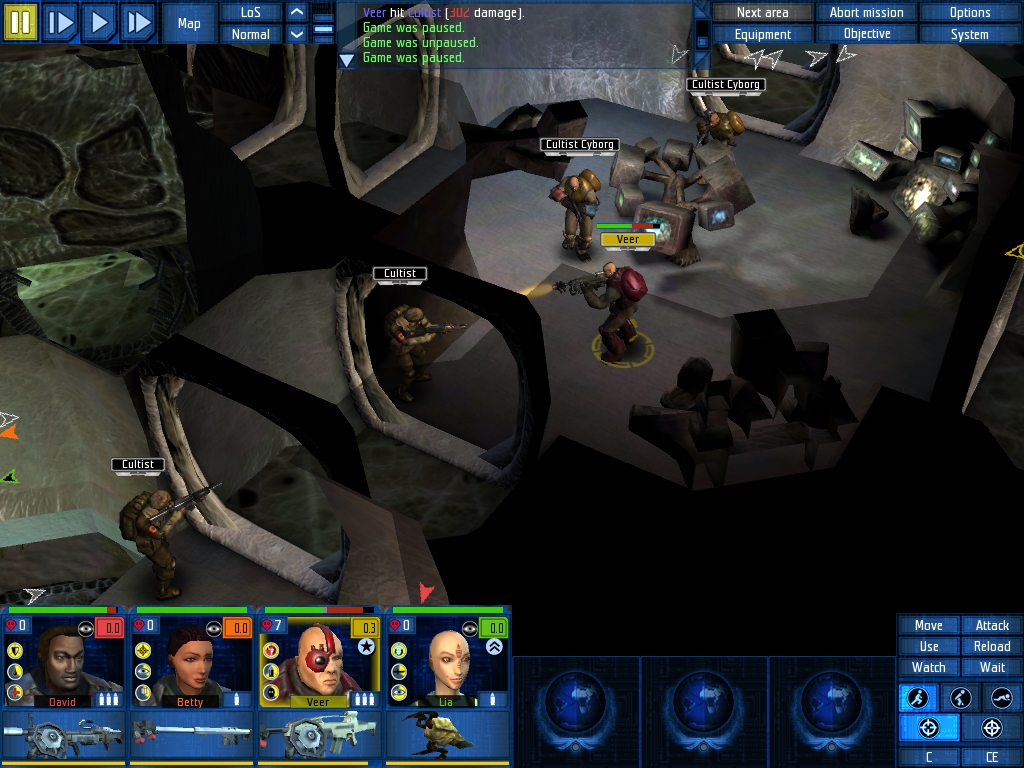Set the soldier to Watch

[928, 667]
